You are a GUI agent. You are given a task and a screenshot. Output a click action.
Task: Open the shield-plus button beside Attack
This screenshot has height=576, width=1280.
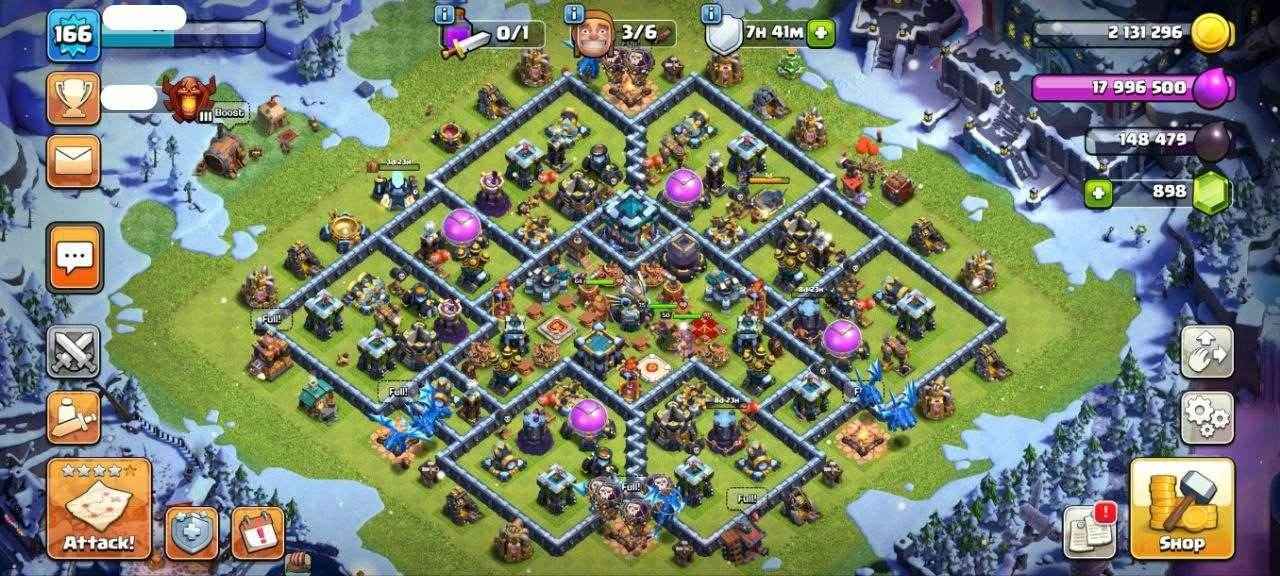pyautogui.click(x=192, y=532)
